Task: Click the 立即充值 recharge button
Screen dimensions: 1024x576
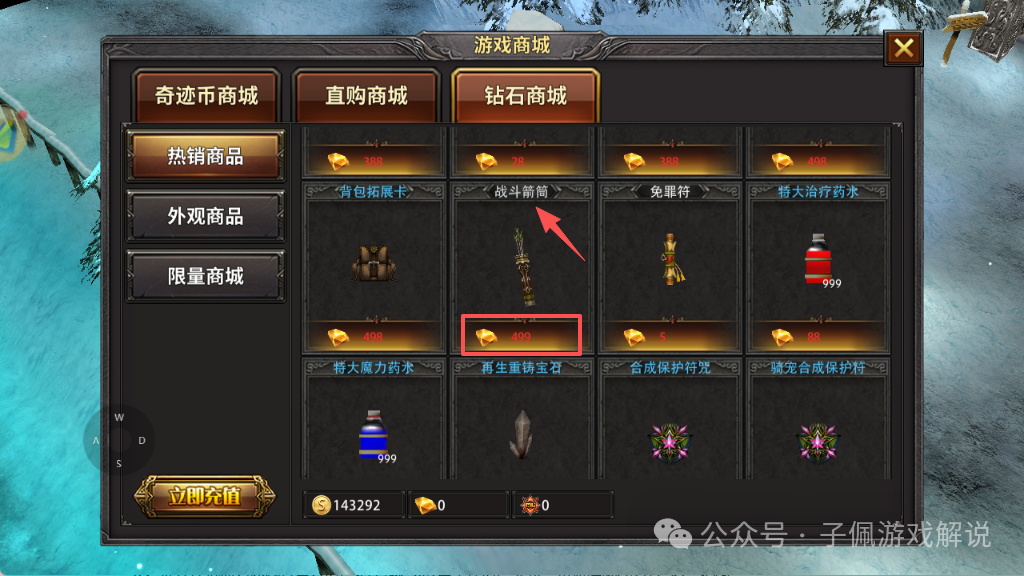Action: (x=204, y=496)
